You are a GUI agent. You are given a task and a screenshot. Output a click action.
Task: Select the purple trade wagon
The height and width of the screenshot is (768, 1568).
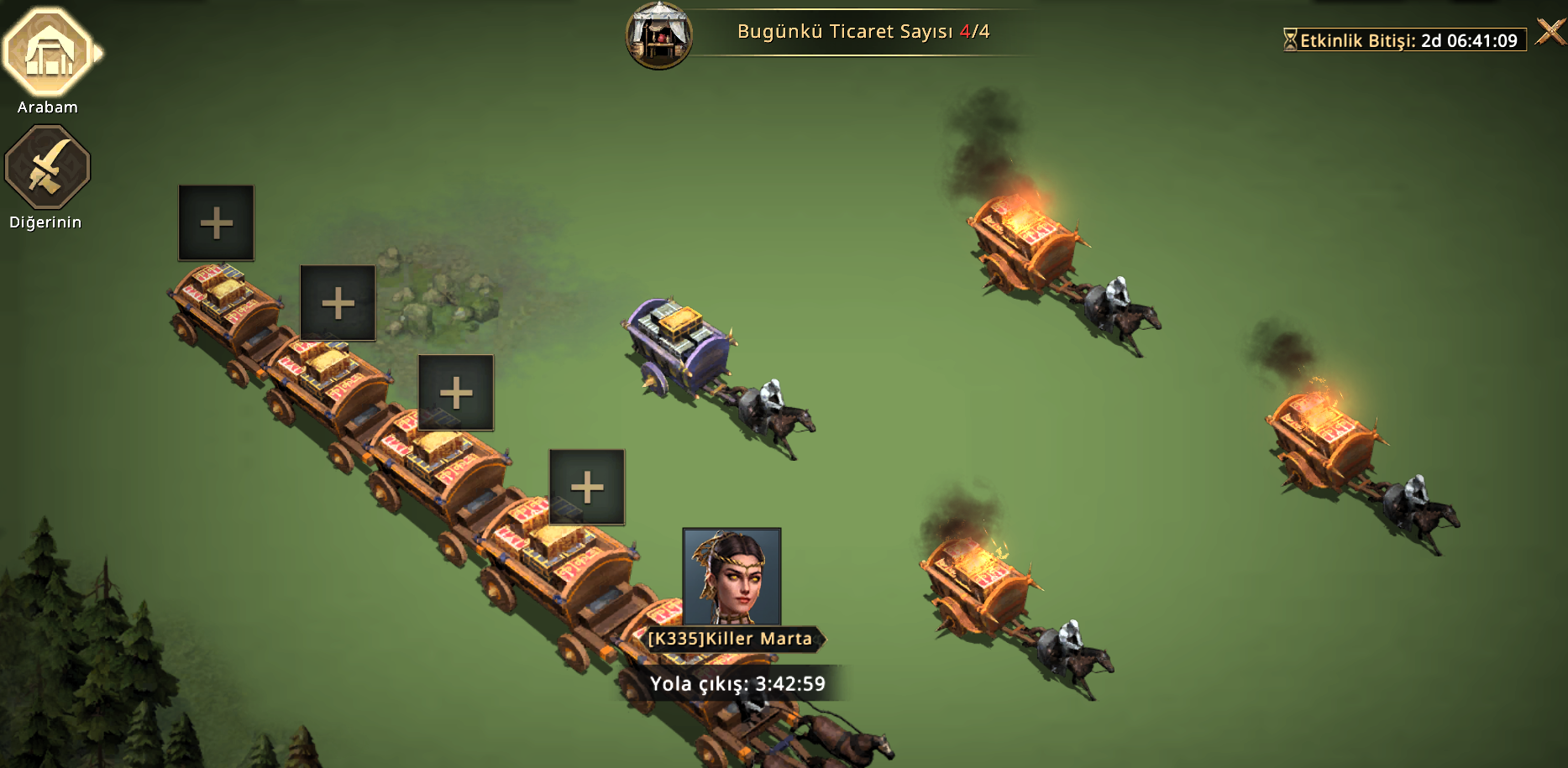coord(679,344)
